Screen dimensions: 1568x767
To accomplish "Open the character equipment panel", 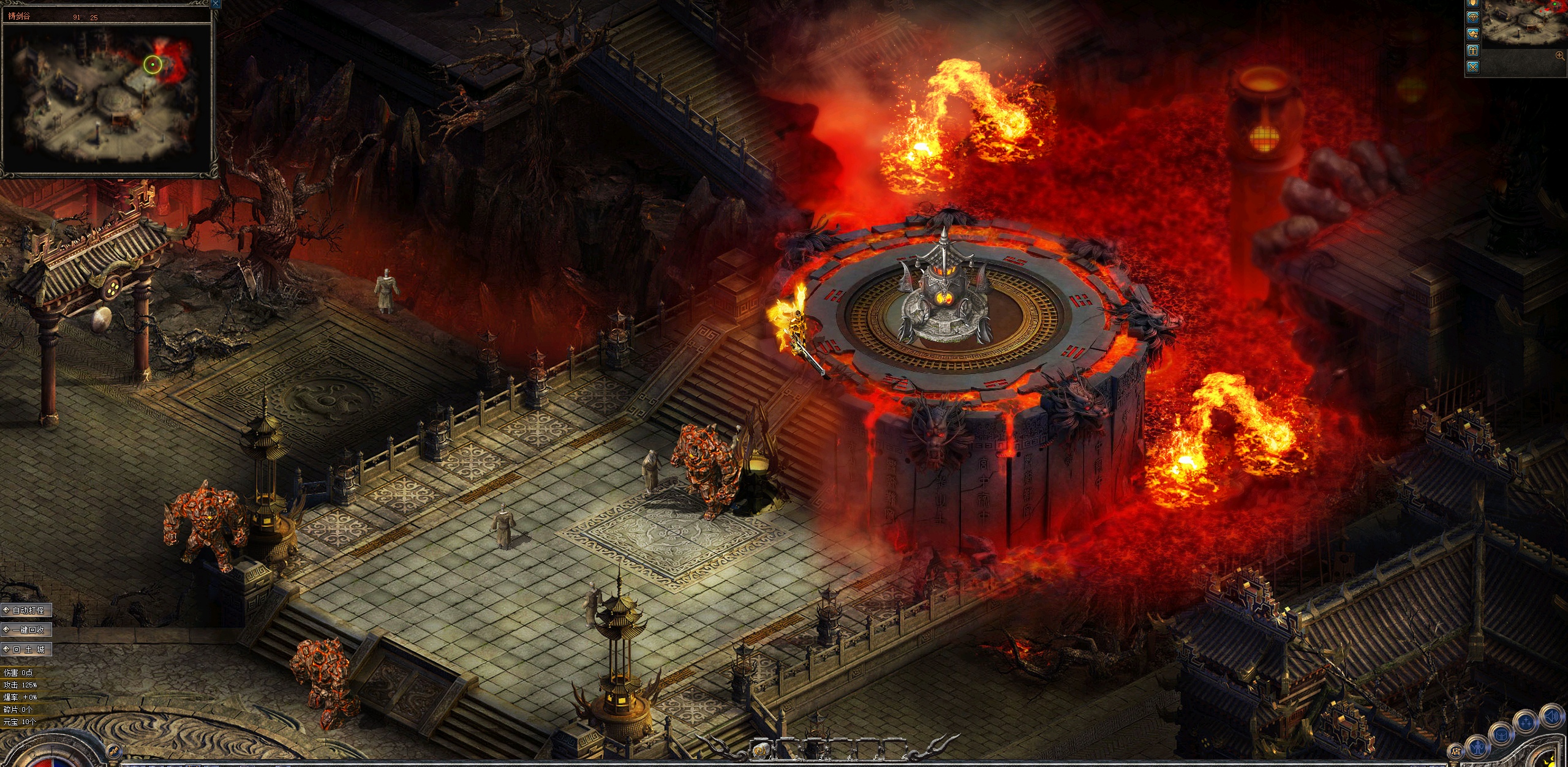I will [1476, 747].
